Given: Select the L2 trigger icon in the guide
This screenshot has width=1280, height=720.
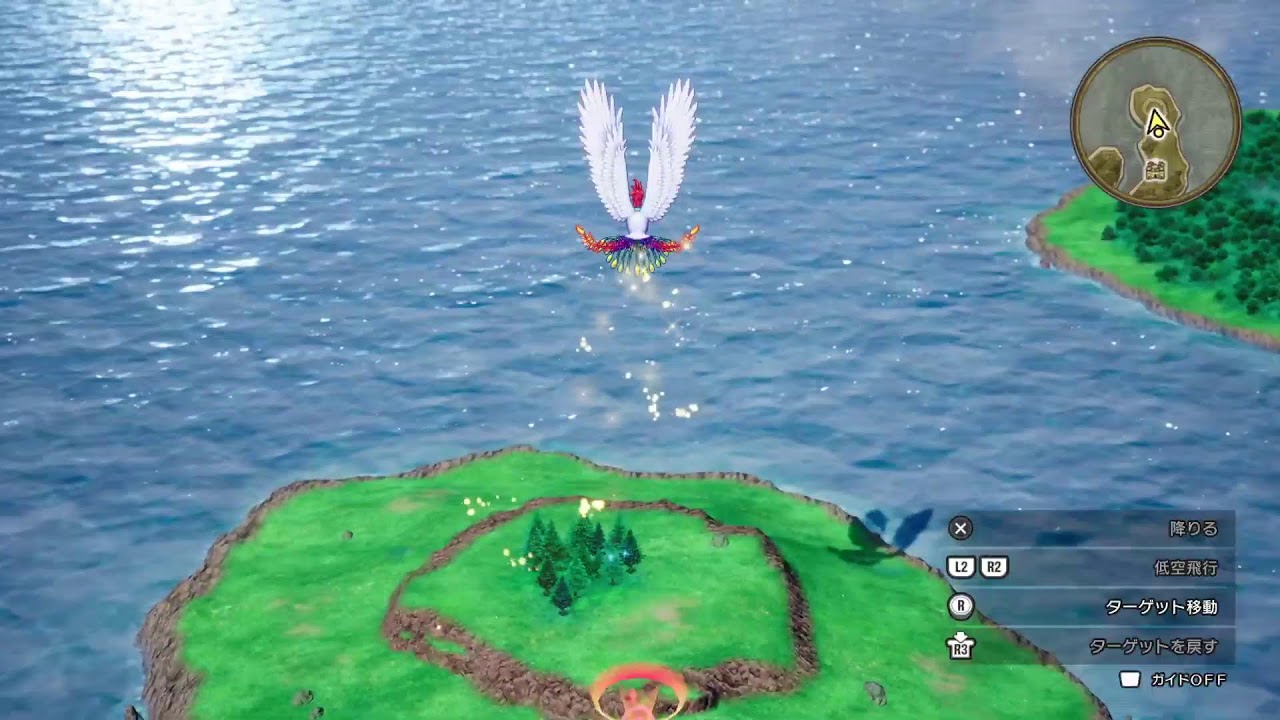Looking at the screenshot, I should point(959,564).
